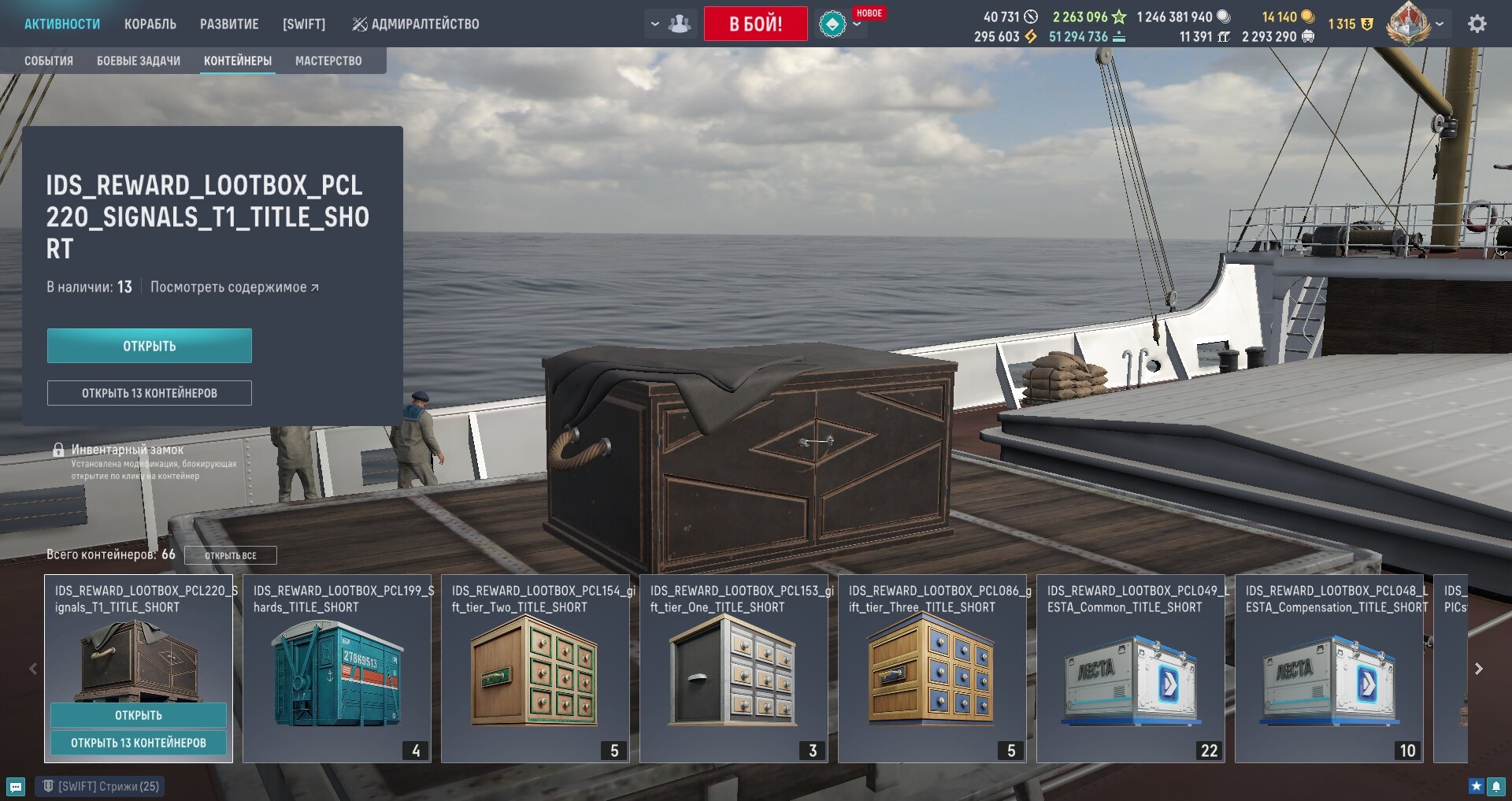Viewport: 1512px width, 801px height.
Task: Click the small Открыть все button
Action: (230, 555)
